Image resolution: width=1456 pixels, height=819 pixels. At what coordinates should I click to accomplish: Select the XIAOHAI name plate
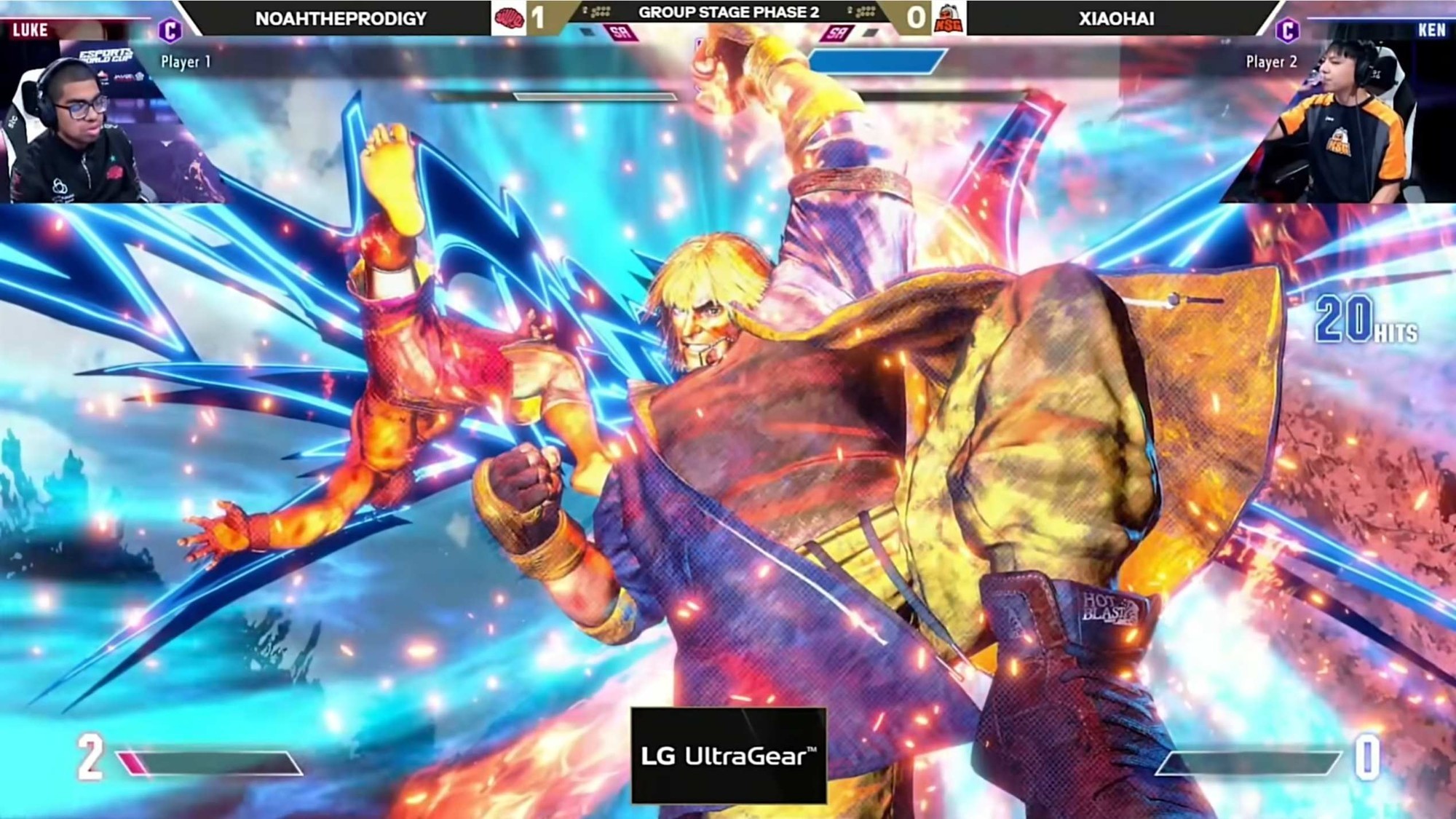[1116, 18]
